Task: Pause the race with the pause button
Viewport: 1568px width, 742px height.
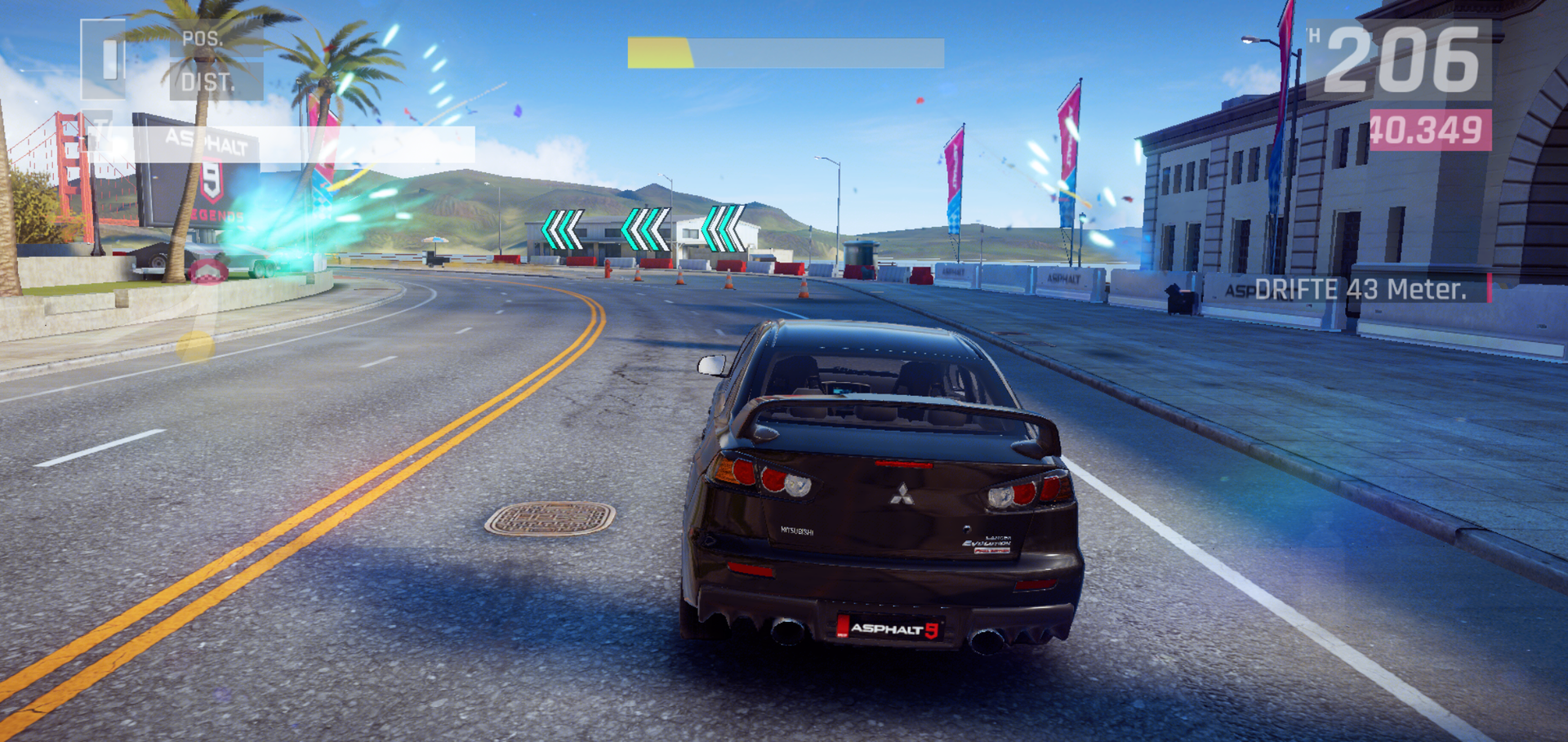Action: pos(105,59)
